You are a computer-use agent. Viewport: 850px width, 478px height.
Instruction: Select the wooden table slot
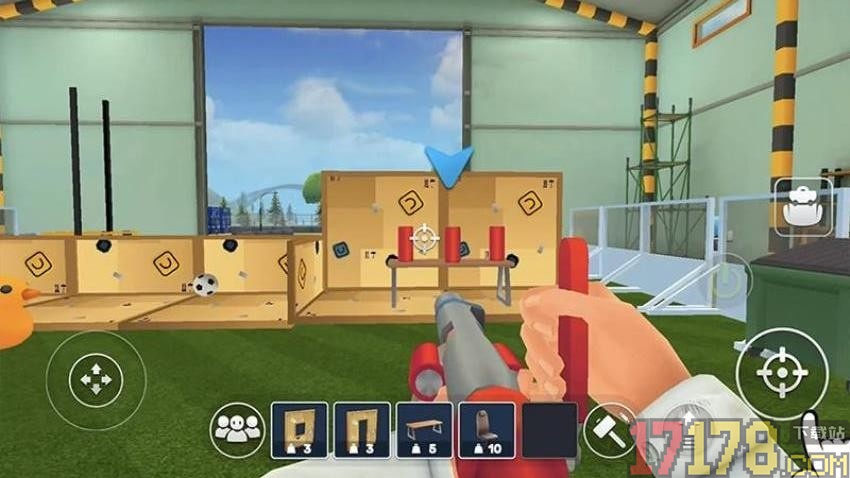pos(424,430)
